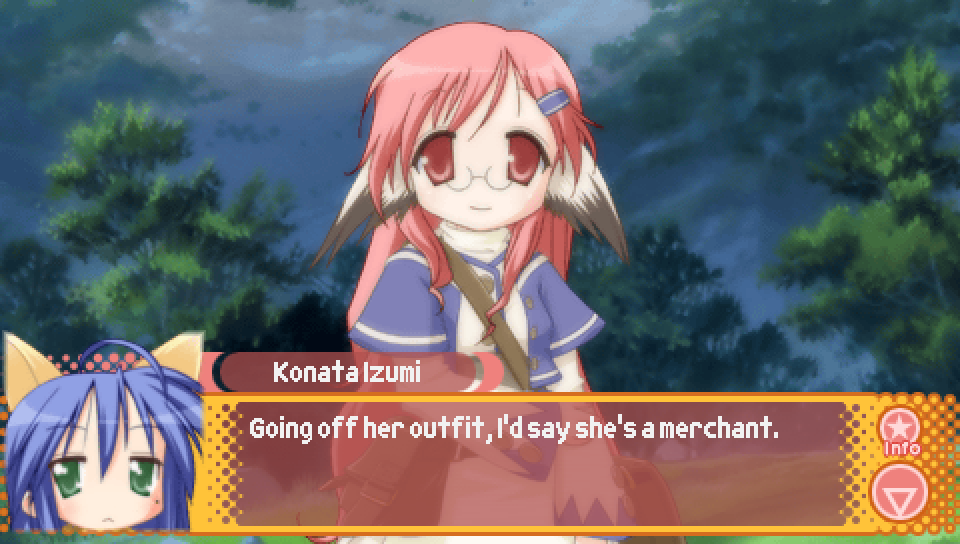This screenshot has height=544, width=960.
Task: Advance dialogue with the down-arrow button
Action: [x=900, y=491]
